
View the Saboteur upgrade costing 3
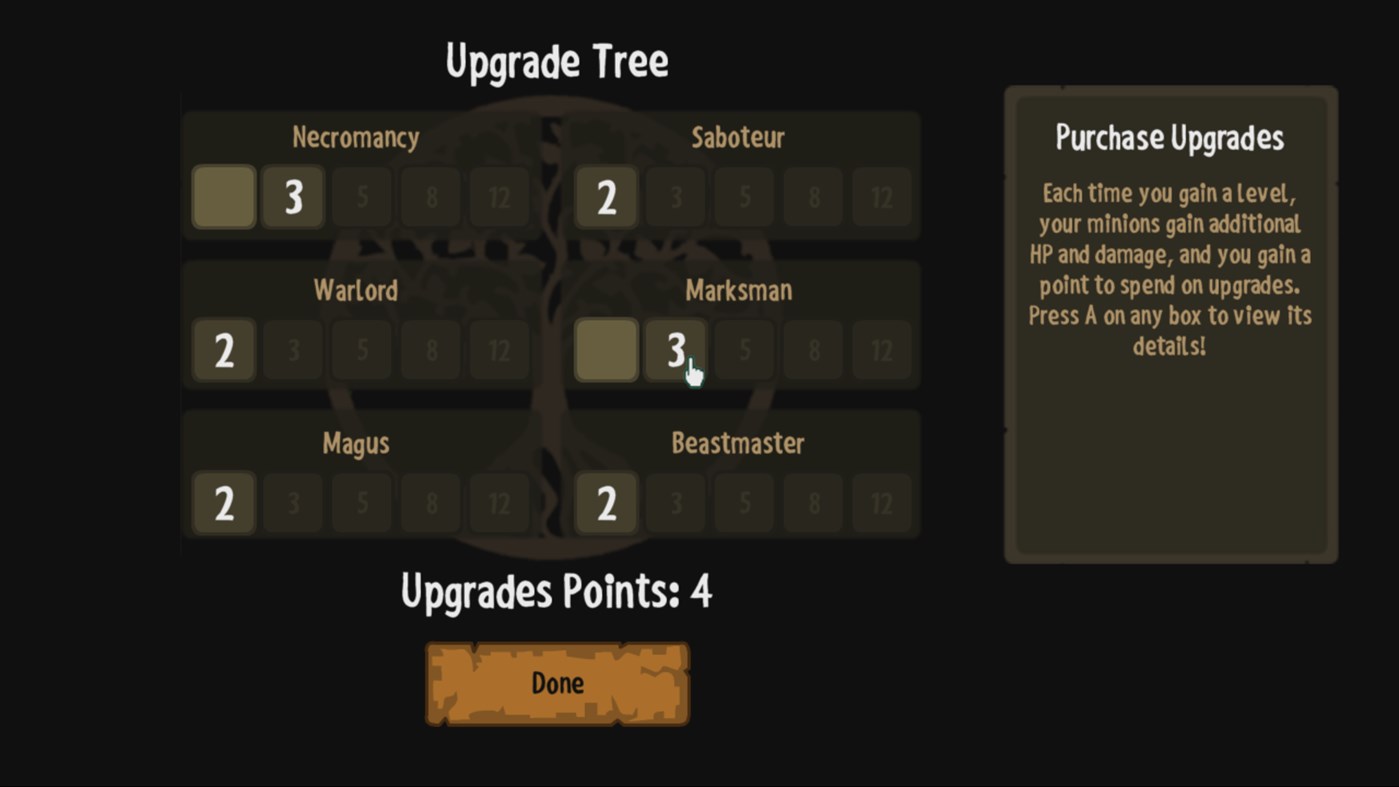coord(675,197)
